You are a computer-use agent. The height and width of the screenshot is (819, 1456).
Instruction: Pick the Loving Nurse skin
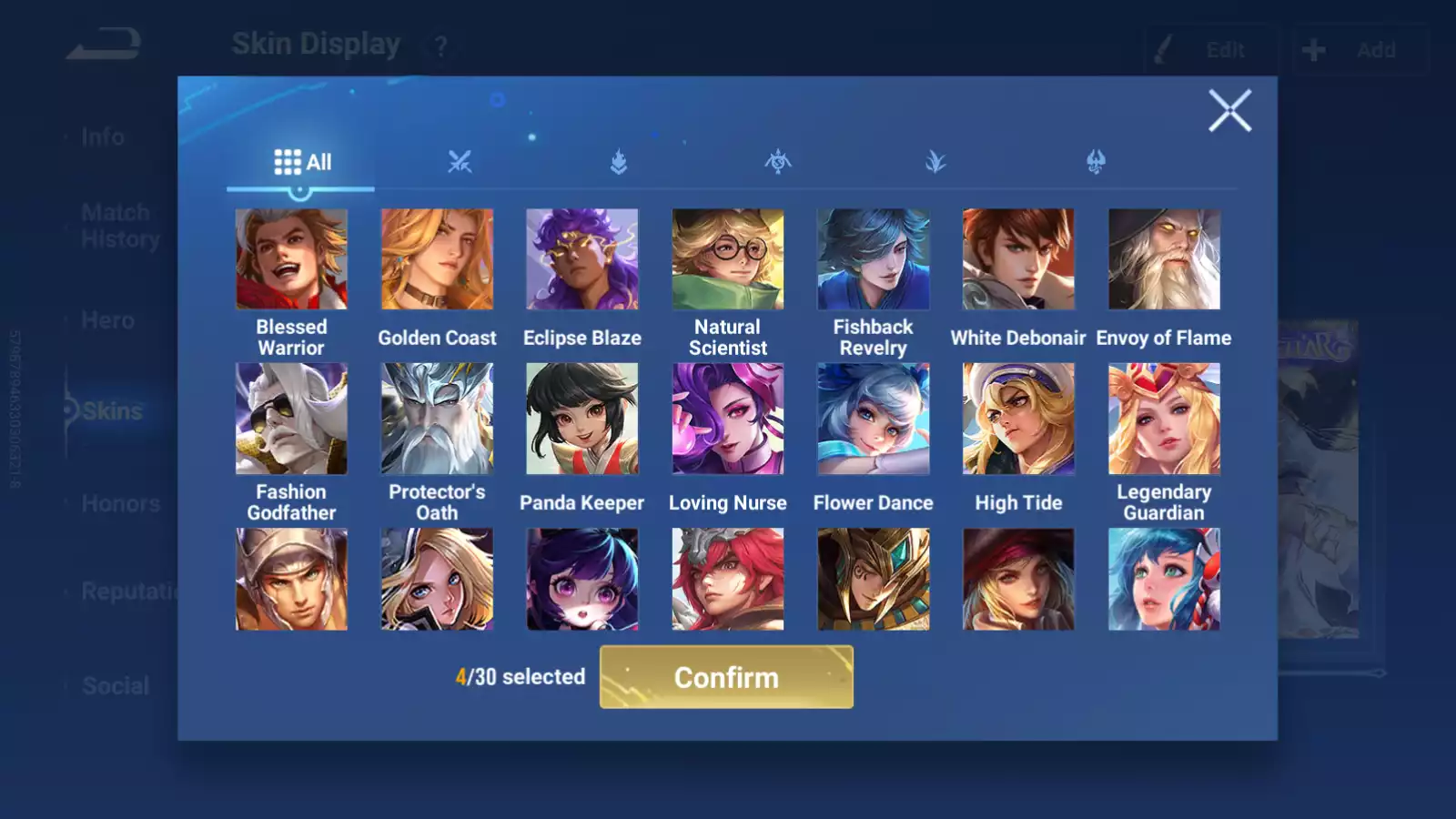click(x=728, y=419)
